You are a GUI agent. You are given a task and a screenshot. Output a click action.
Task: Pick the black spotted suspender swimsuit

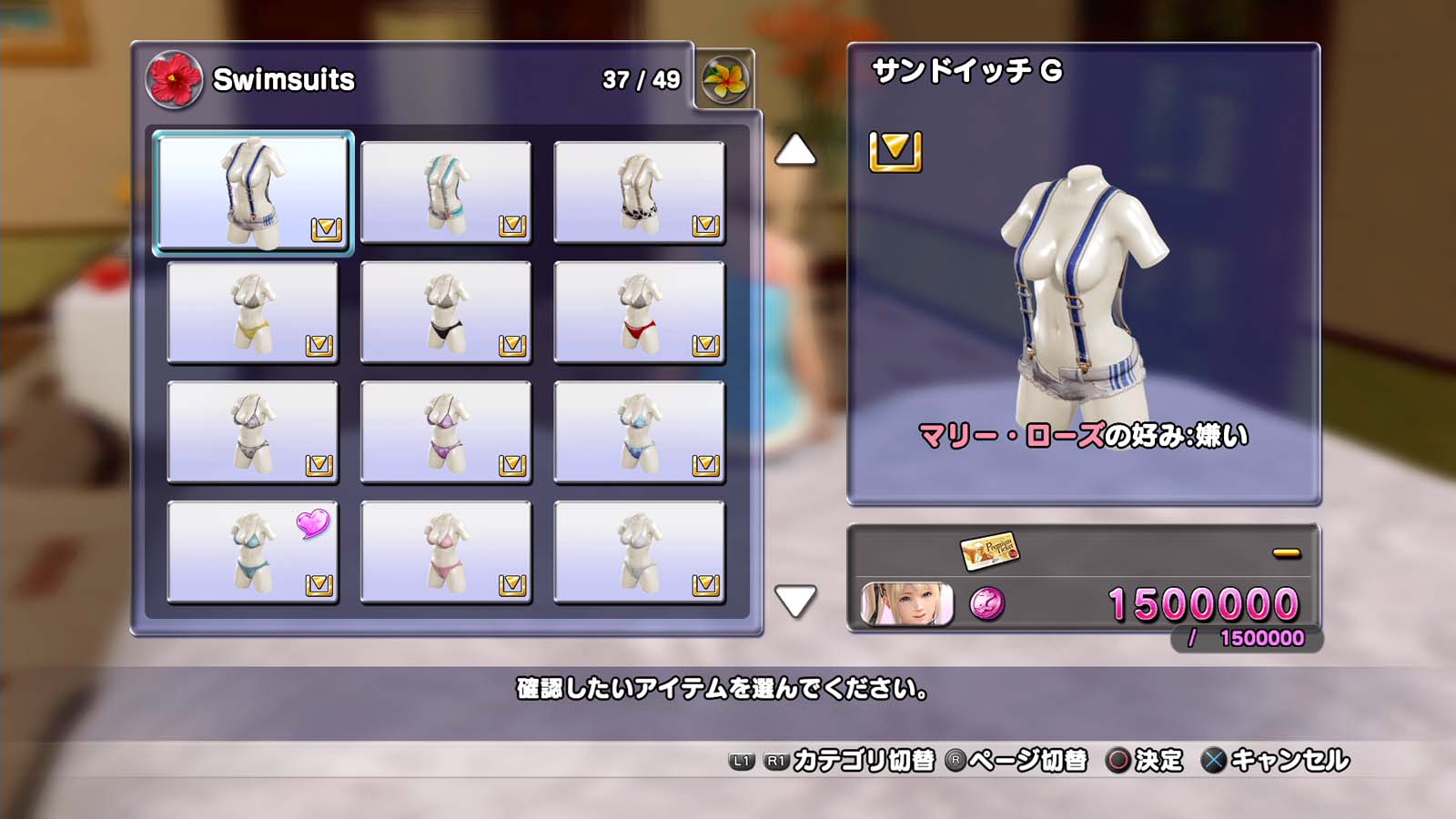pos(639,192)
